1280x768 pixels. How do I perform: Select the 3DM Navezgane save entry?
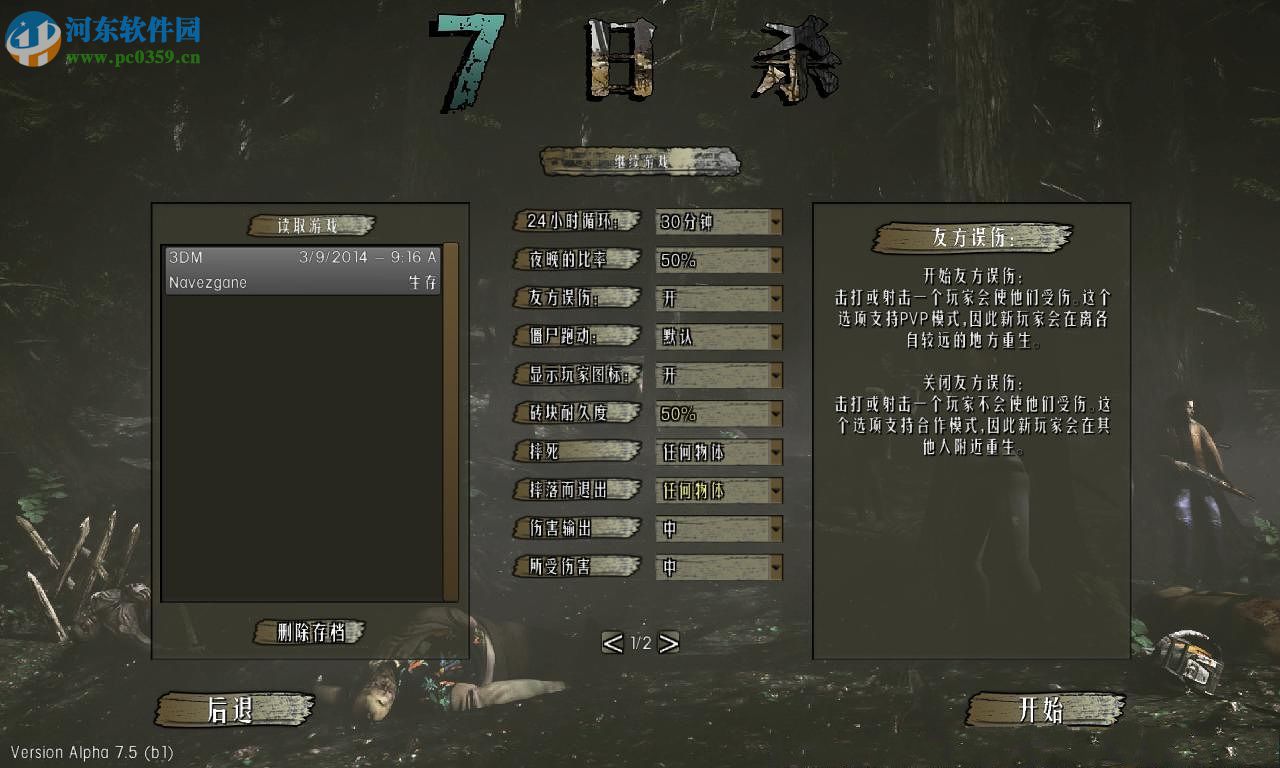click(302, 270)
